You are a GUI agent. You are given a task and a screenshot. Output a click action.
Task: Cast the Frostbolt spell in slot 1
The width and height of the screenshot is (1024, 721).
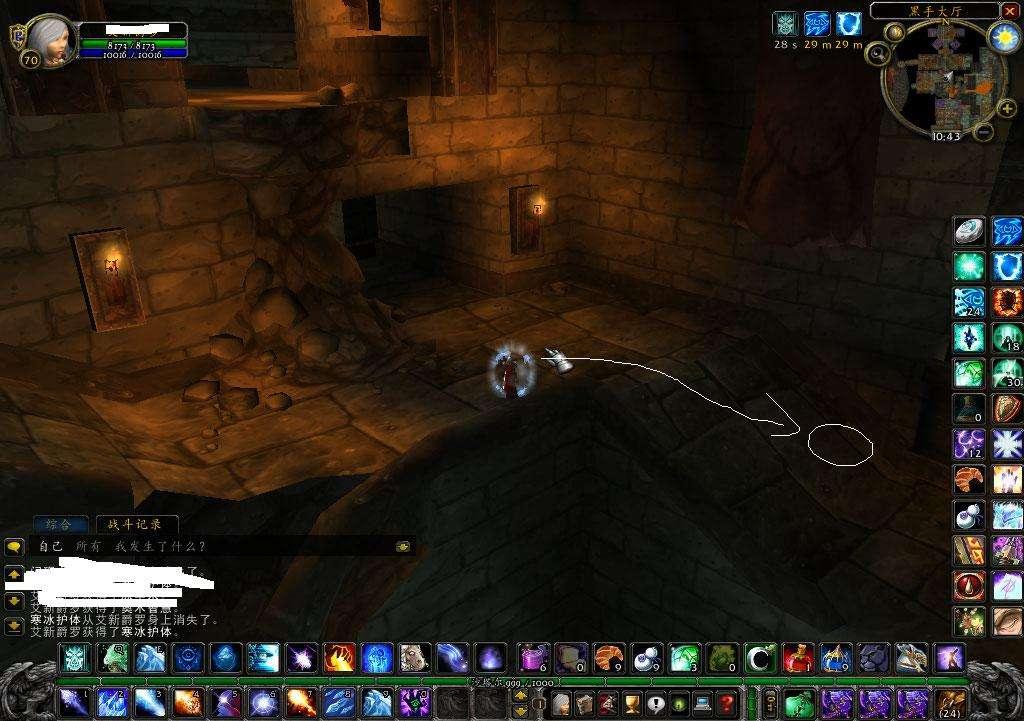point(73,702)
